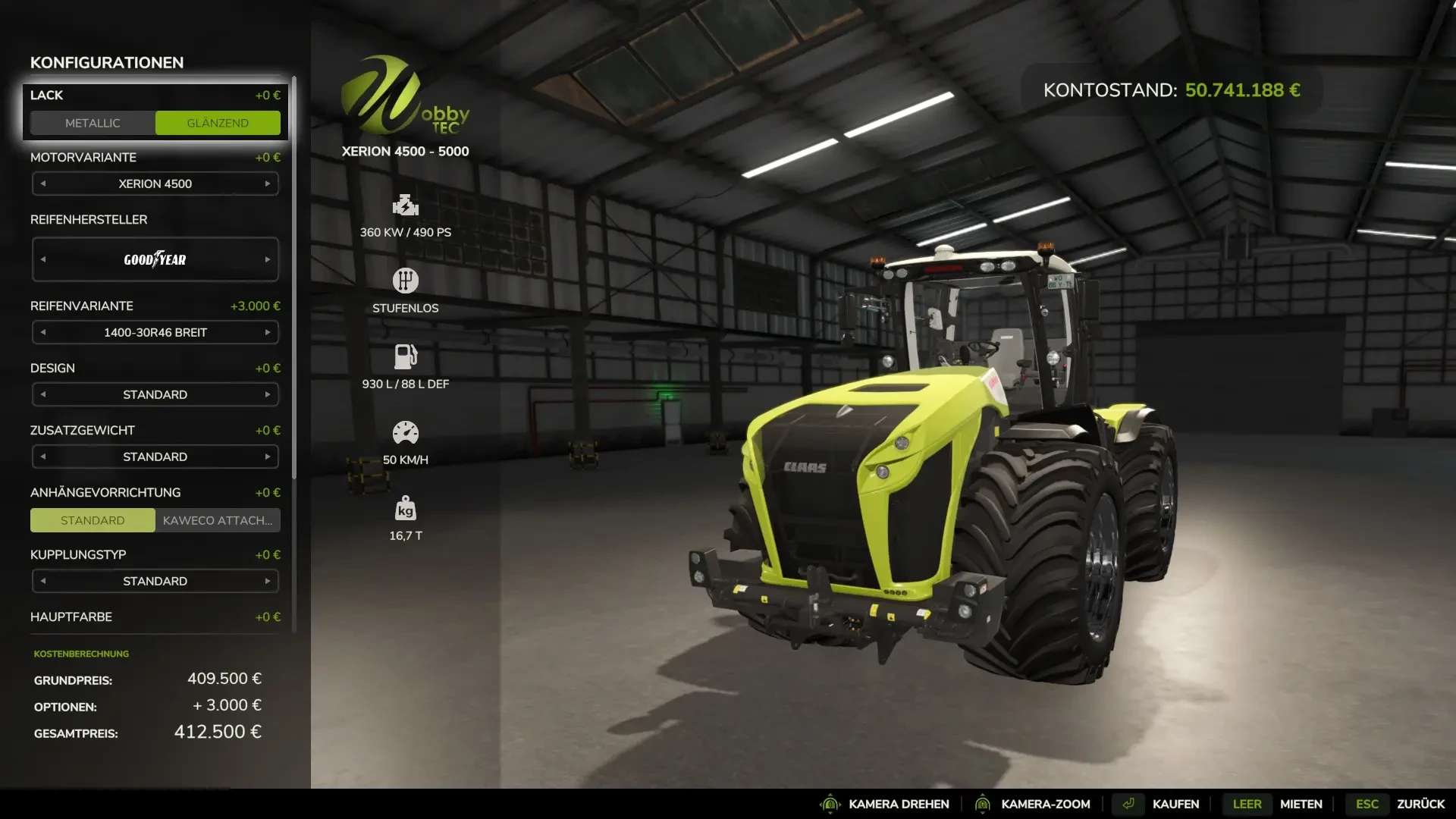Buy the tractor with Kaufen
Image resolution: width=1456 pixels, height=819 pixels.
coord(1175,804)
